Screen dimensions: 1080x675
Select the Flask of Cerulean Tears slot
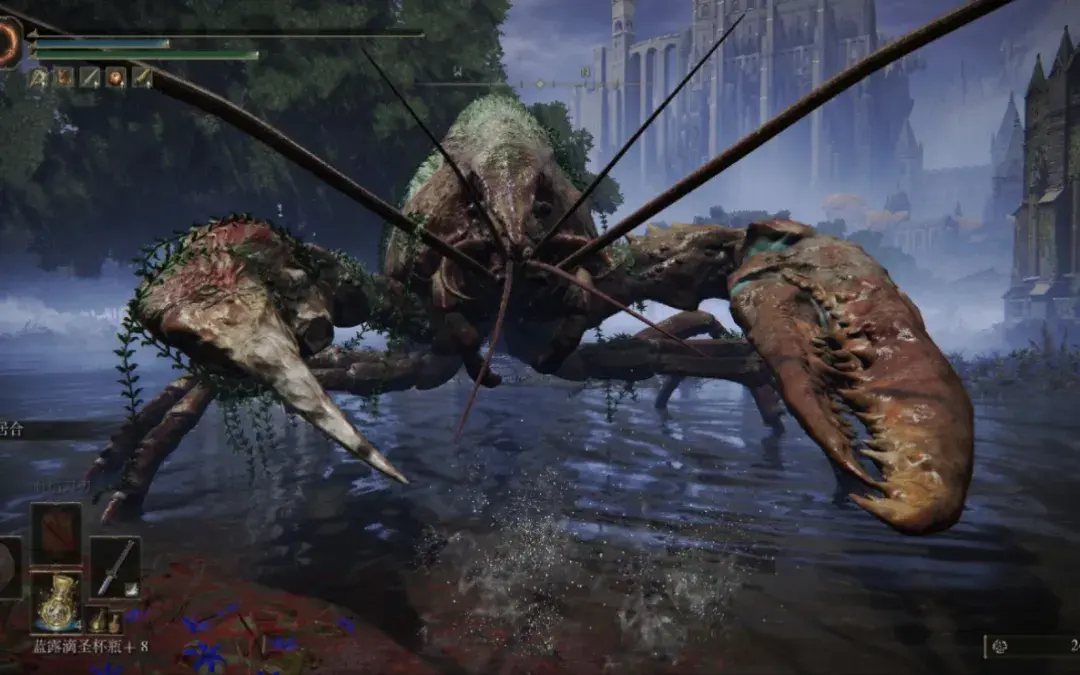click(55, 601)
